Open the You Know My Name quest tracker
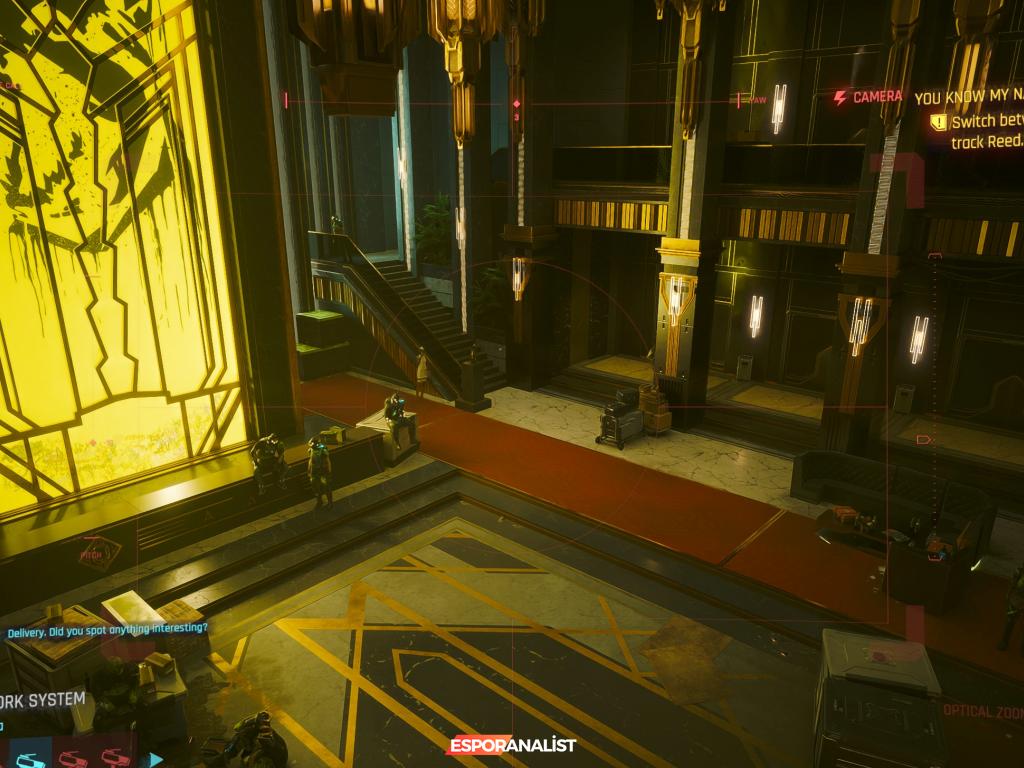 tap(968, 98)
